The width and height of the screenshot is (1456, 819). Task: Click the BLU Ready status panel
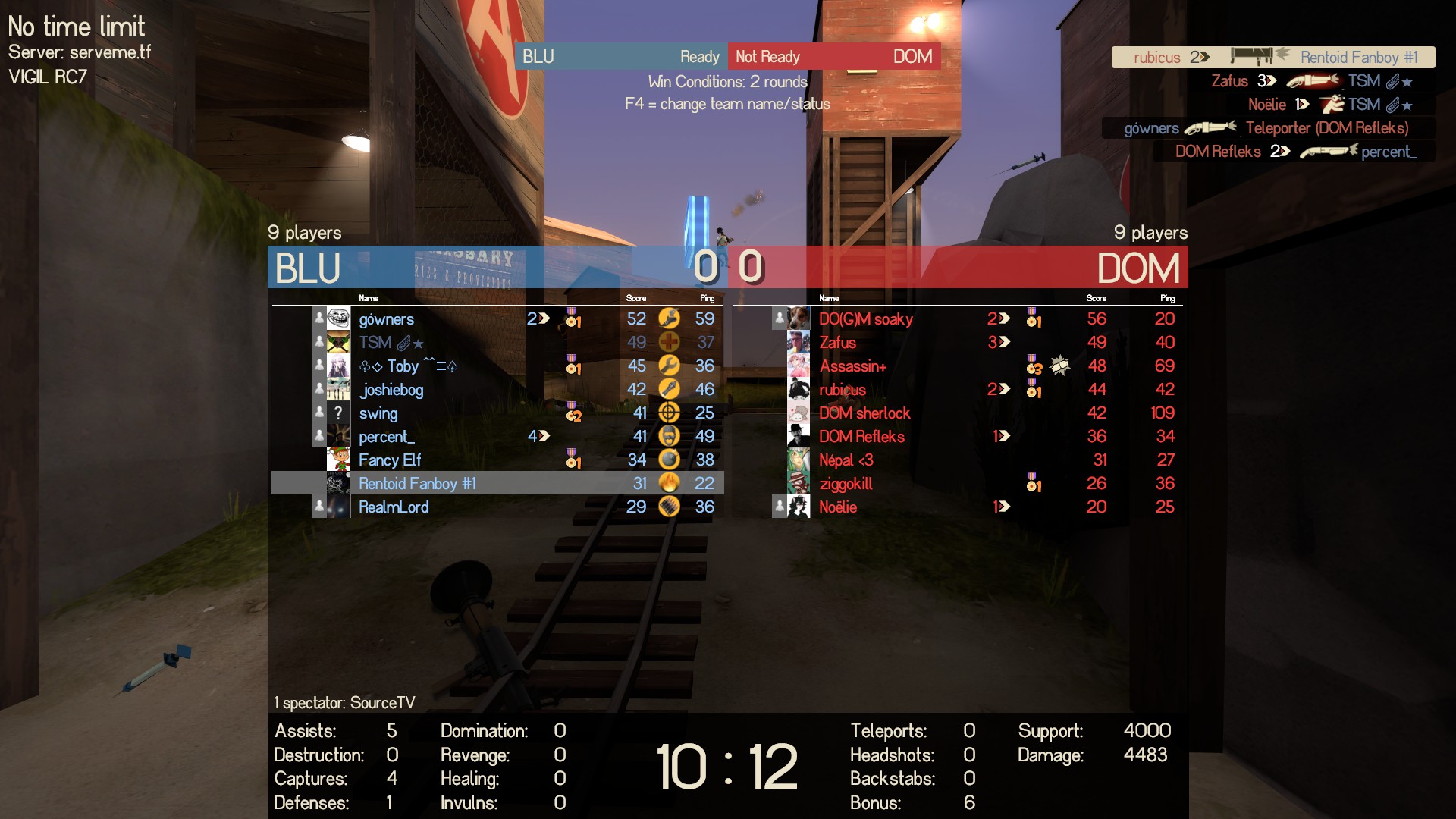[x=620, y=57]
